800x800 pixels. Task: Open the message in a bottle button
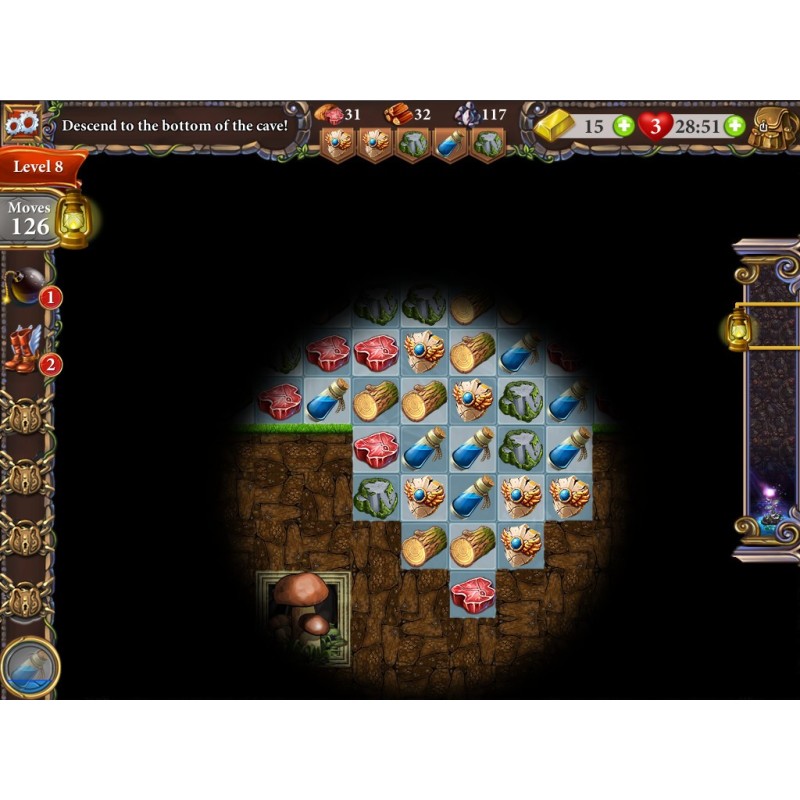pyautogui.click(x=30, y=666)
